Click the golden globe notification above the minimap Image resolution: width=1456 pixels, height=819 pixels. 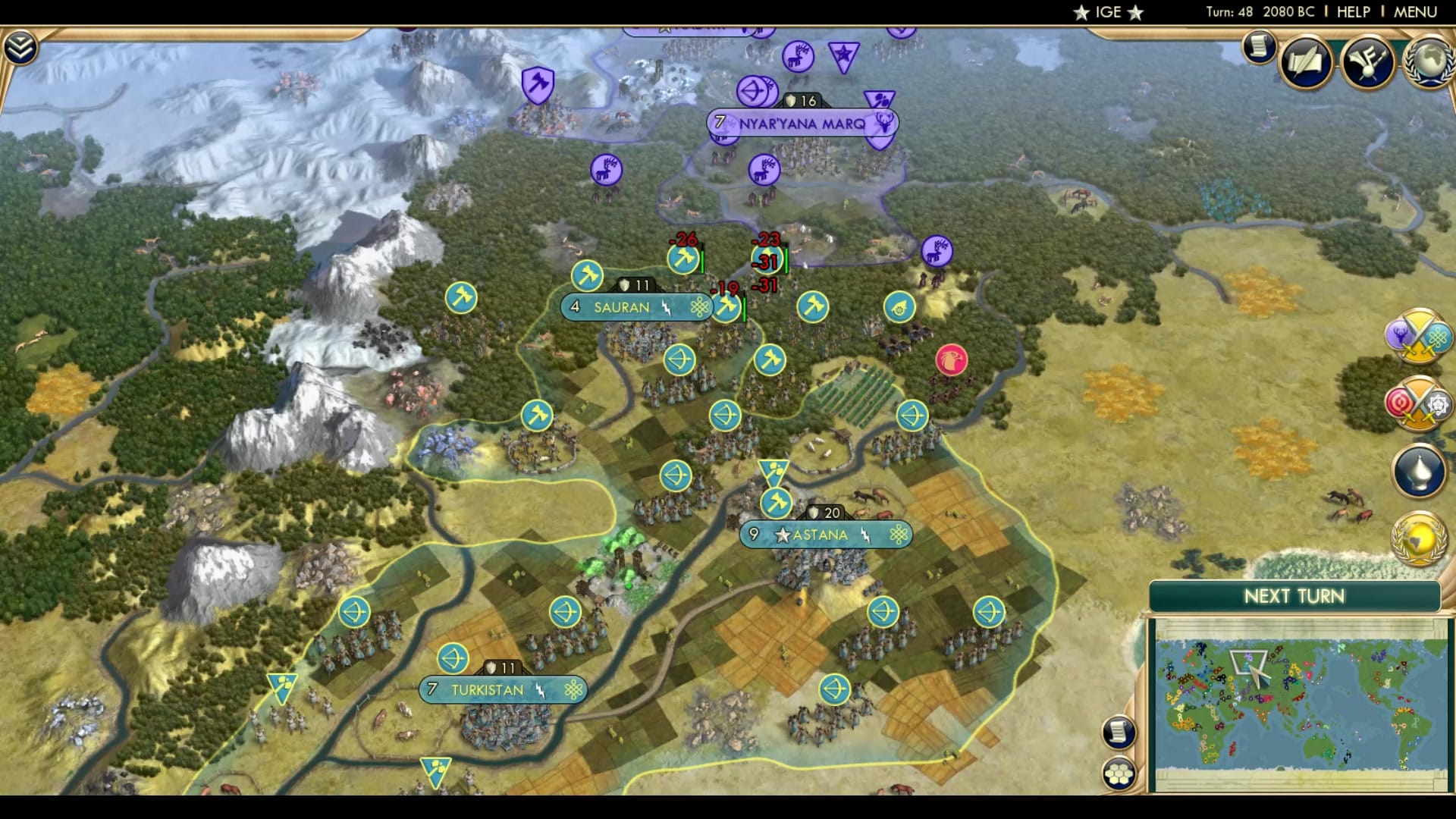[x=1417, y=540]
